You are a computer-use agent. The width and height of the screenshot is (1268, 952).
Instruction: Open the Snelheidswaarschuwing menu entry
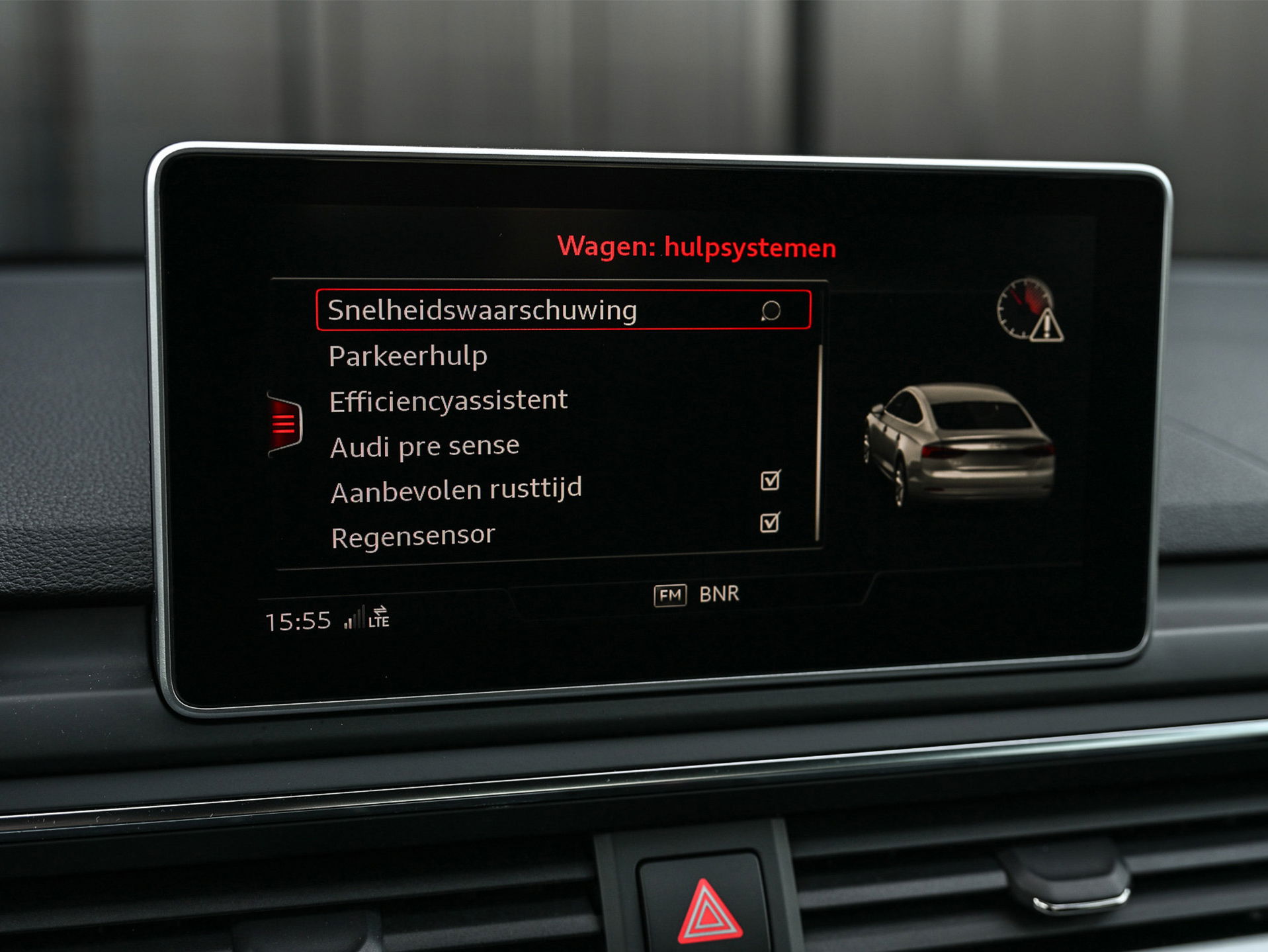[483, 308]
